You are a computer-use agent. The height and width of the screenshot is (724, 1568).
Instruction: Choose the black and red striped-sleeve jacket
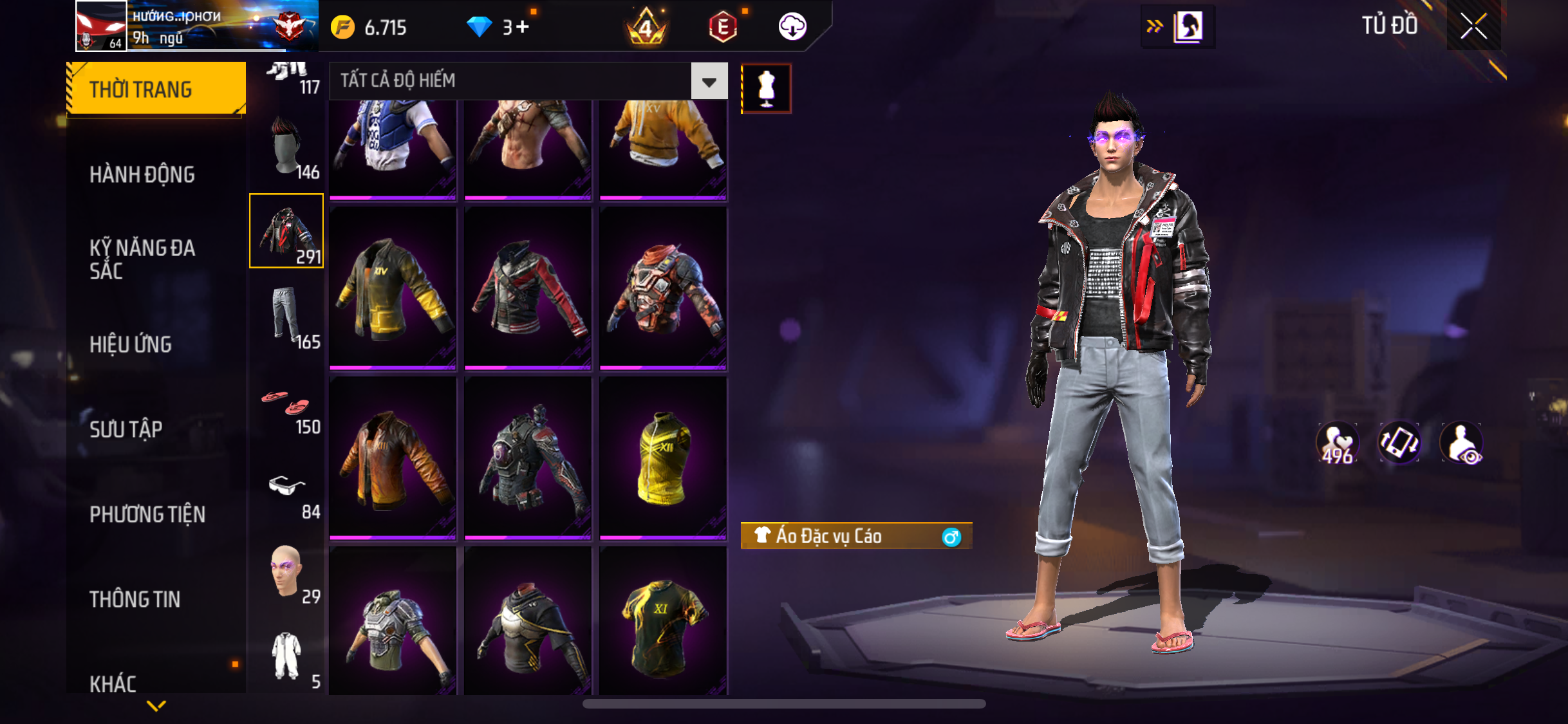(x=528, y=288)
